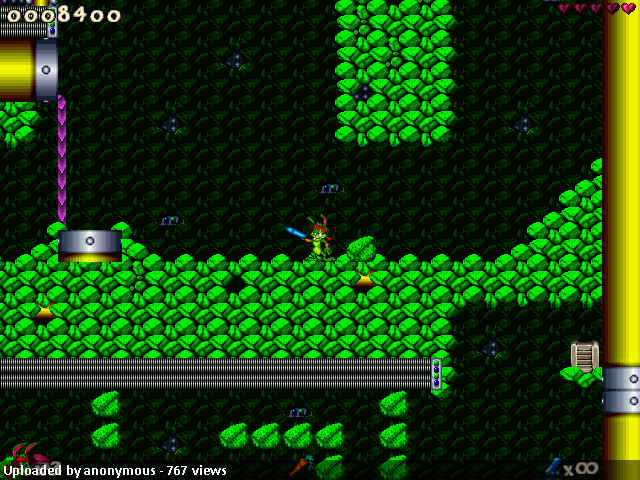Select the blue blaster weapon icon
This screenshot has height=480, width=640.
pyautogui.click(x=553, y=466)
